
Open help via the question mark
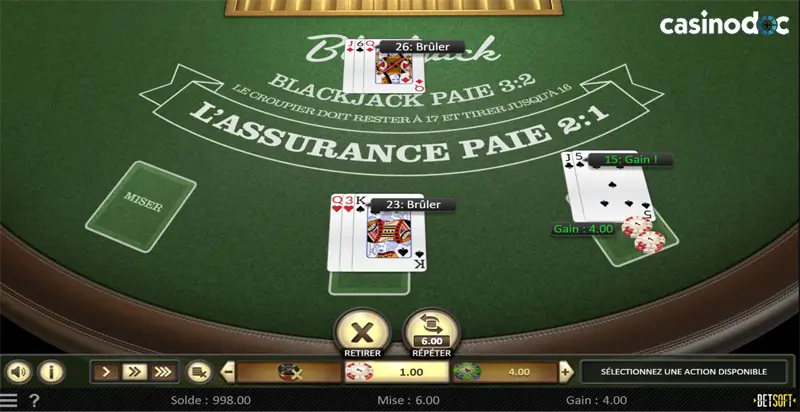coord(34,401)
